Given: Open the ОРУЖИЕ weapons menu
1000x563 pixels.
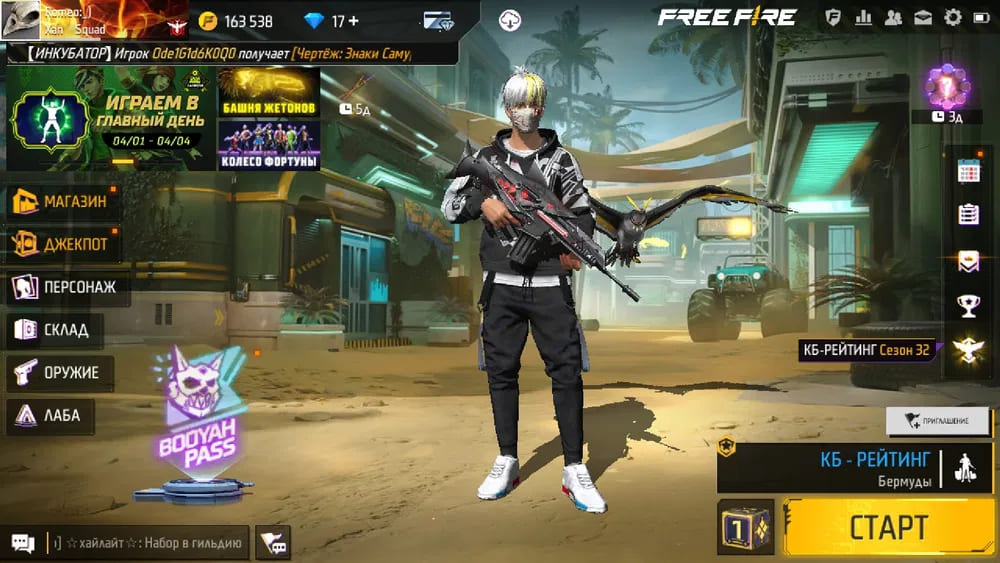Looking at the screenshot, I should (59, 373).
